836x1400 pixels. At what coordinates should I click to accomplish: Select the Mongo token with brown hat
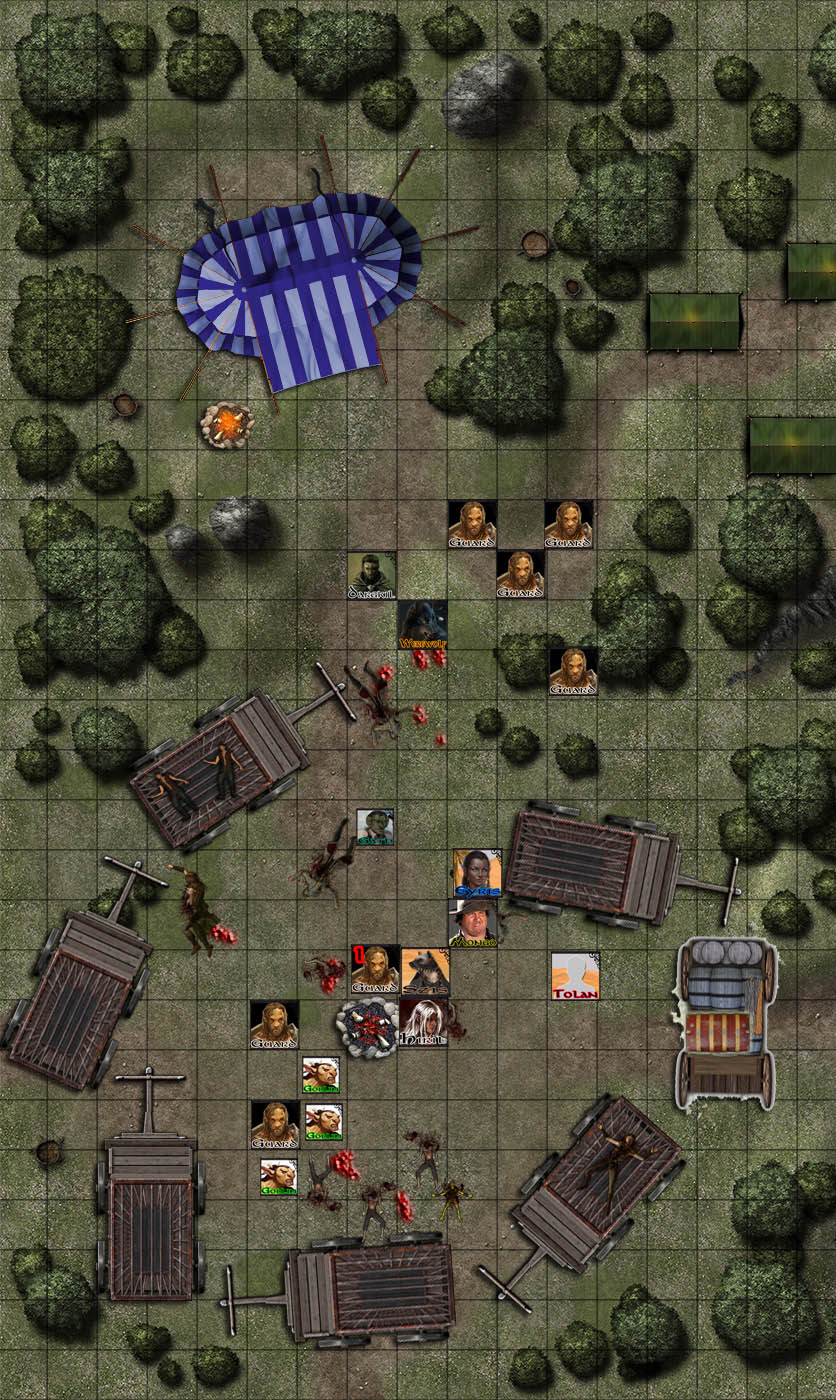472,922
